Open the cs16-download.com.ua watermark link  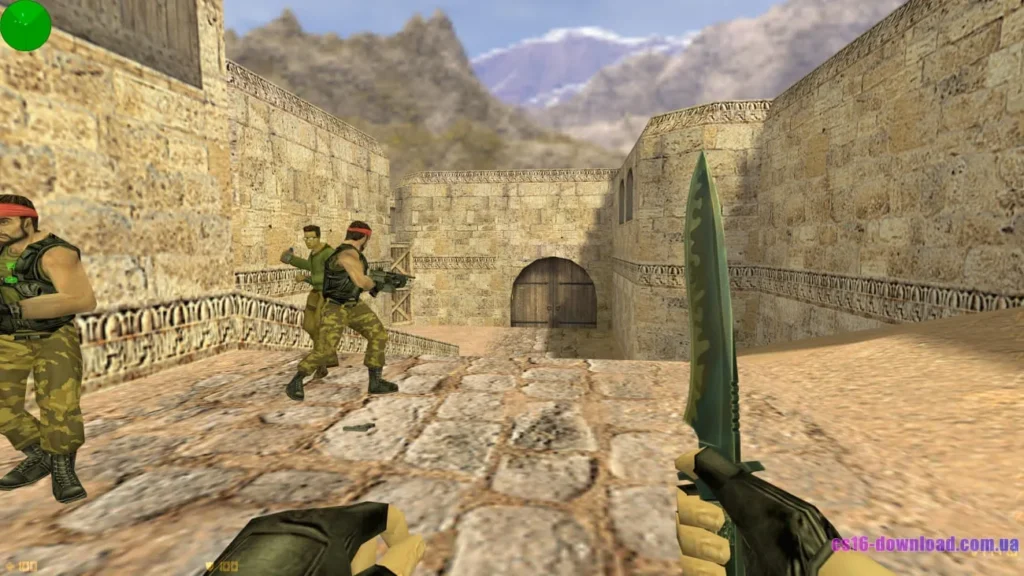pyautogui.click(x=925, y=545)
